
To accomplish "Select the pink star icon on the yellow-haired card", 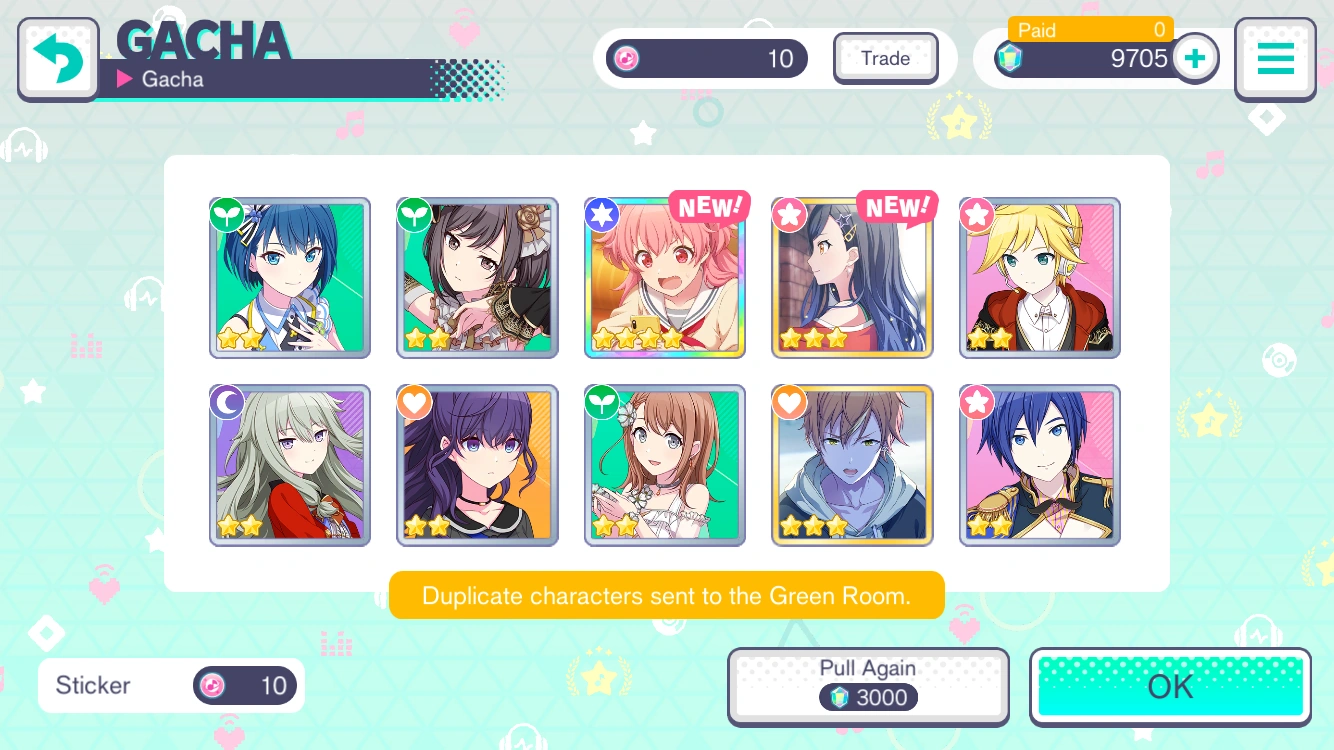I will point(977,214).
